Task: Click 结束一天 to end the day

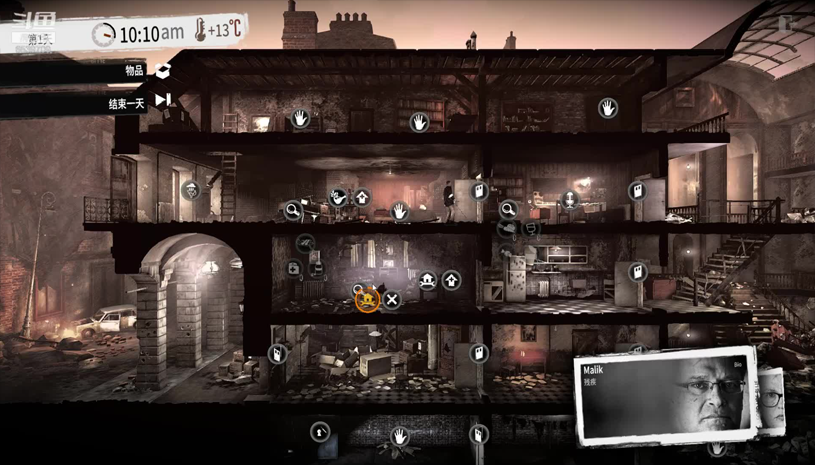Action: point(162,101)
